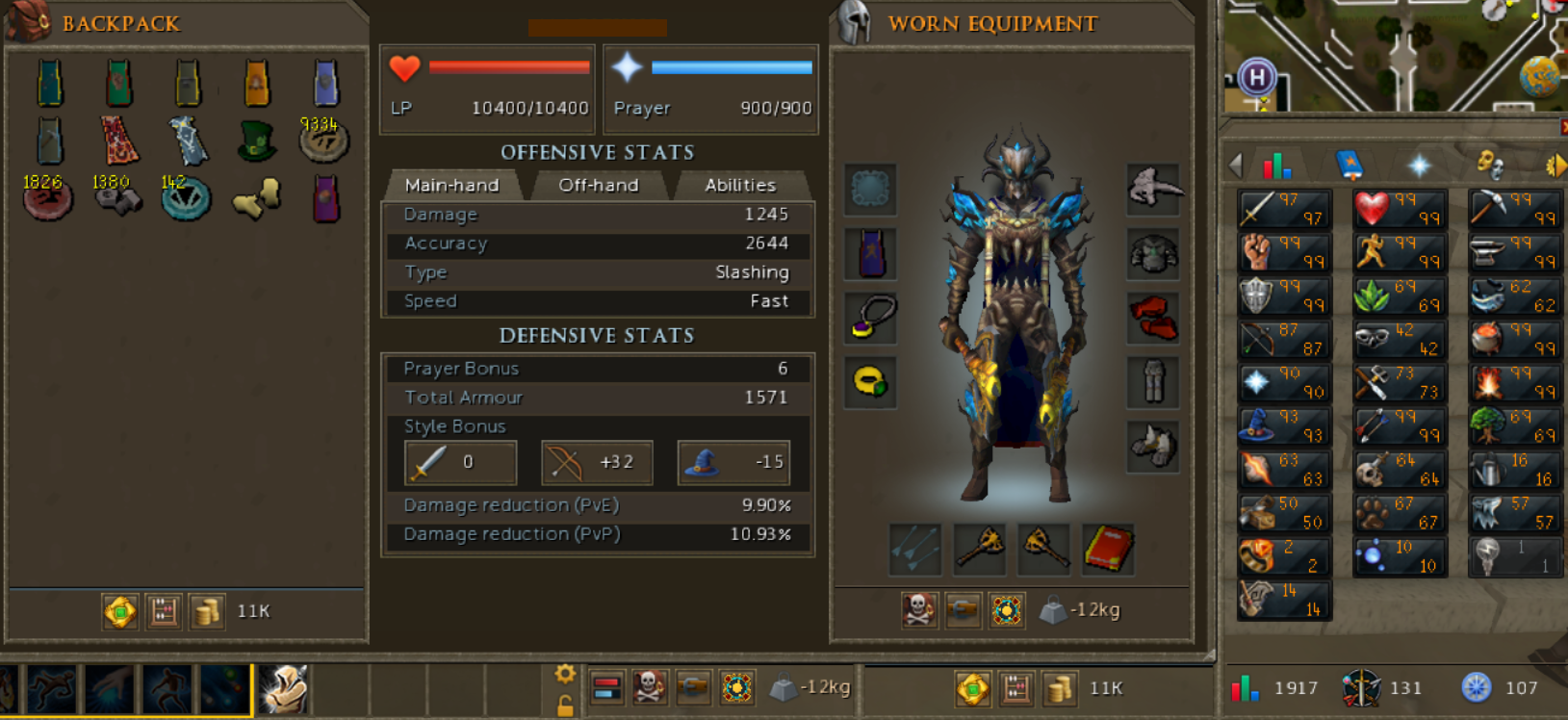This screenshot has width=1568, height=720.
Task: Select the wealth evaluator icon in backpack footer
Action: [x=119, y=611]
